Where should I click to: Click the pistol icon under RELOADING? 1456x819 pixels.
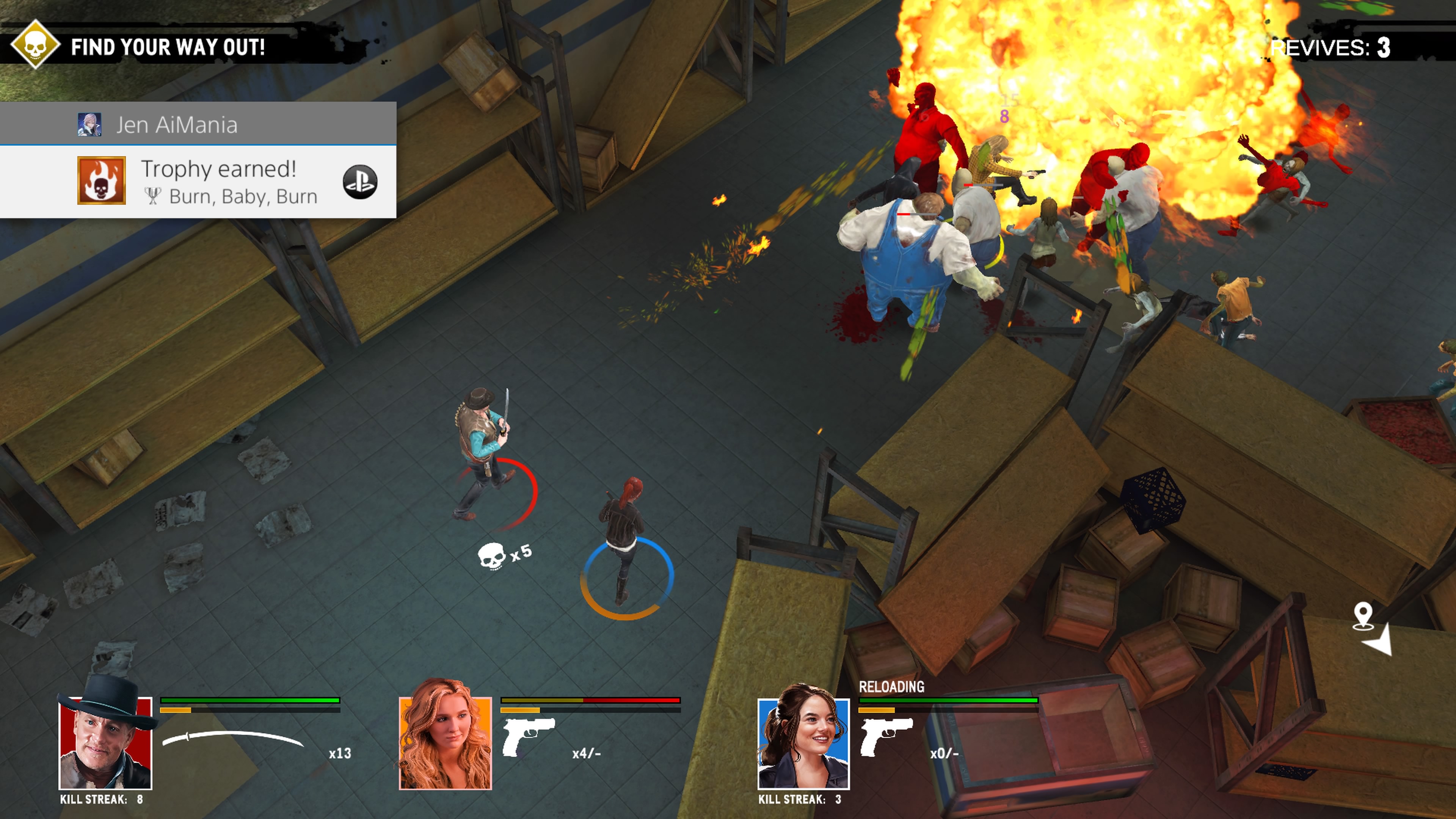coord(886,735)
